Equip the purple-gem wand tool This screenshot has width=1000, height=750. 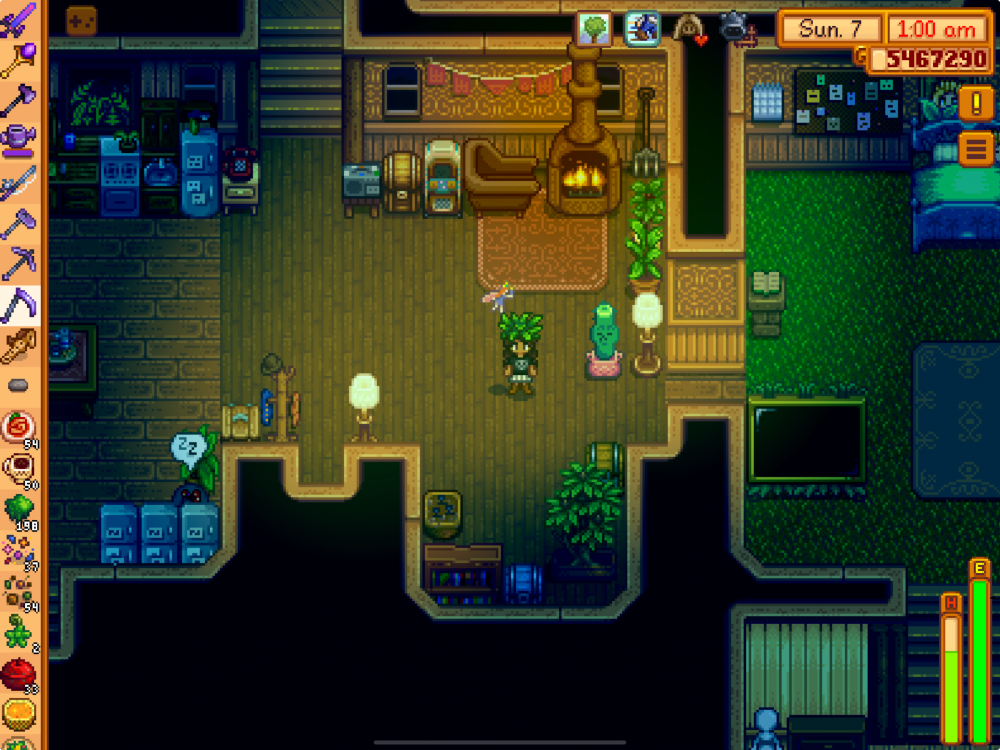click(19, 60)
